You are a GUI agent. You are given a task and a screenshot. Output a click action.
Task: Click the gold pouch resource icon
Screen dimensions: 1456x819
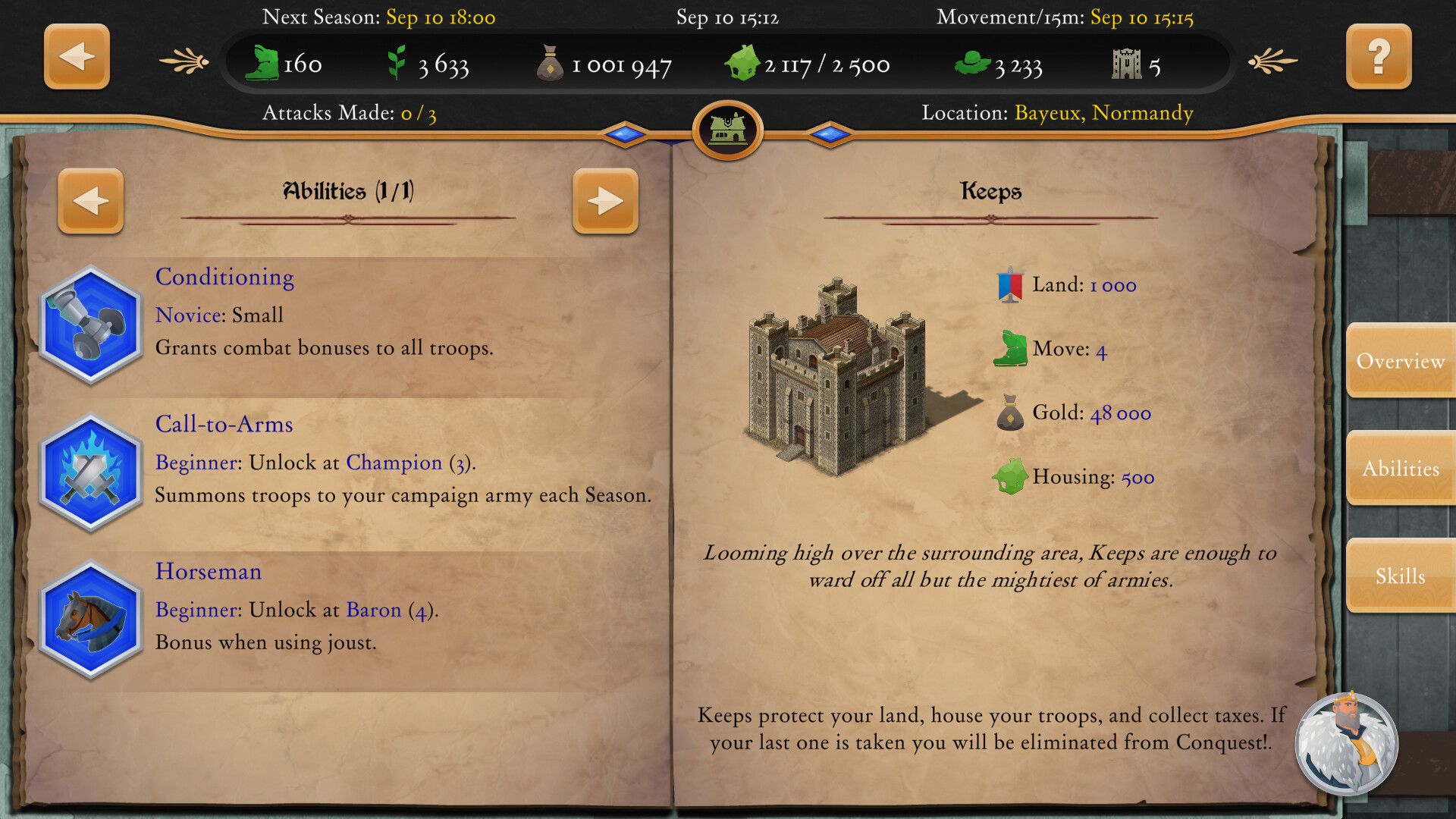550,62
